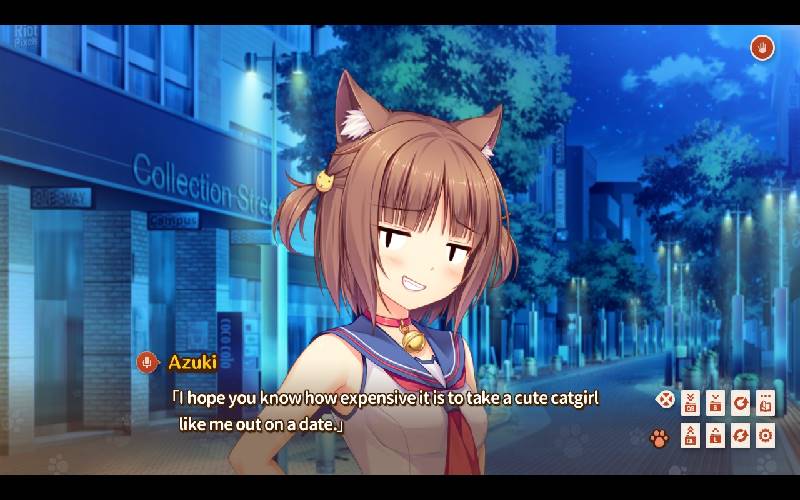
Task: Open the backlog with the speech-hand icon
Action: (766, 402)
